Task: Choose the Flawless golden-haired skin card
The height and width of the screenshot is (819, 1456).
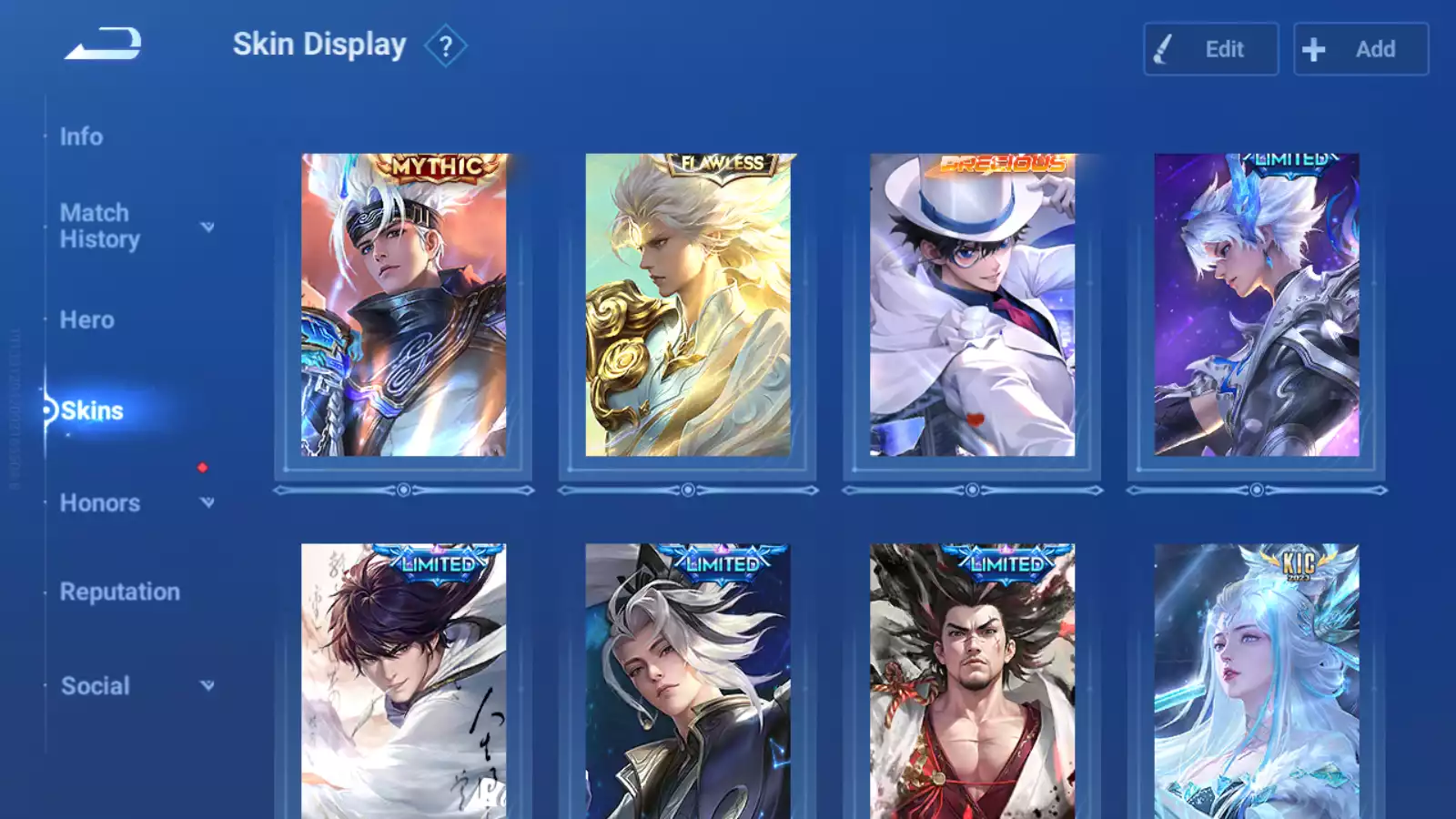Action: pyautogui.click(x=688, y=305)
